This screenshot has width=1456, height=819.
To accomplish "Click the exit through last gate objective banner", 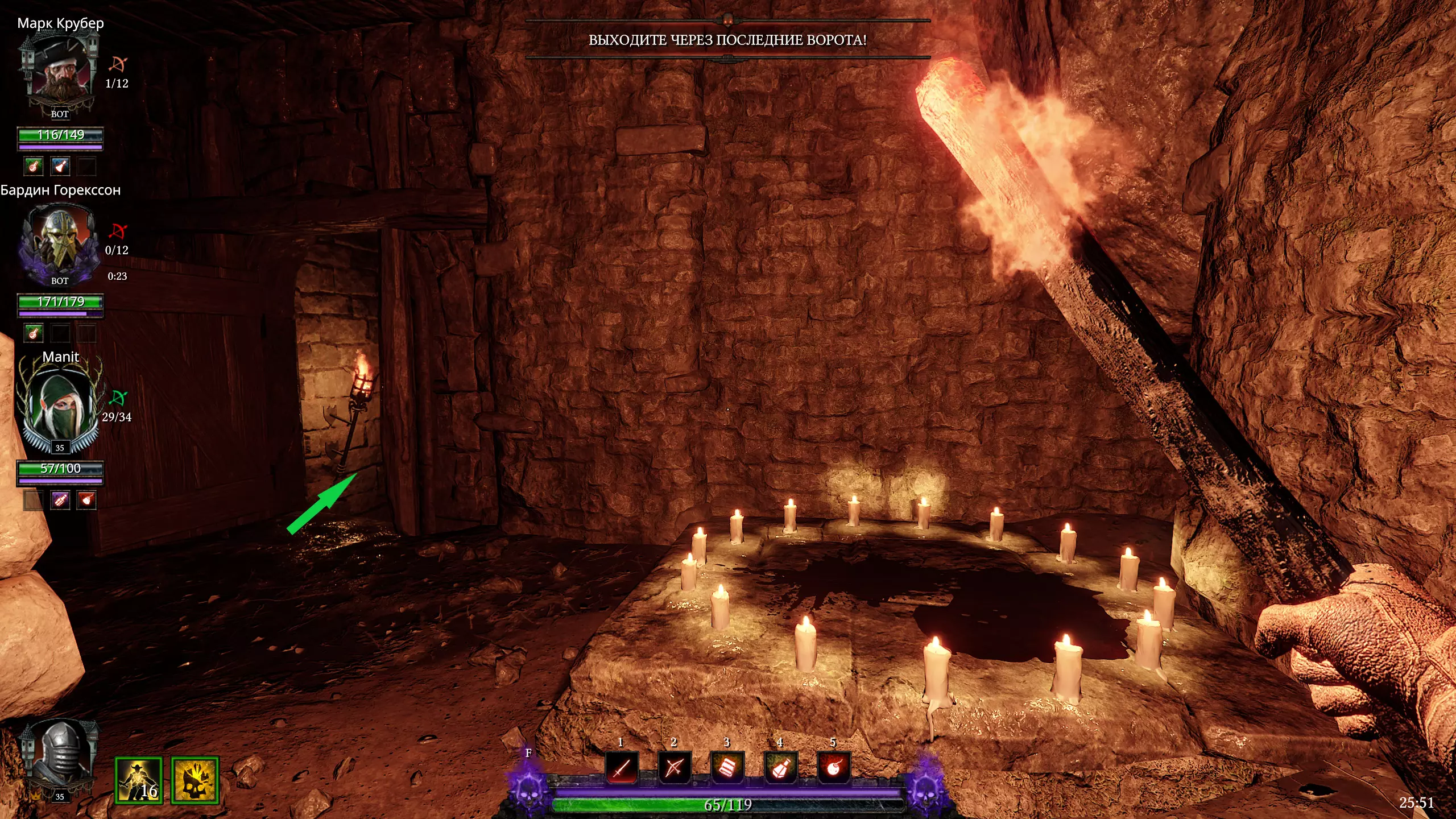I will tap(727, 40).
